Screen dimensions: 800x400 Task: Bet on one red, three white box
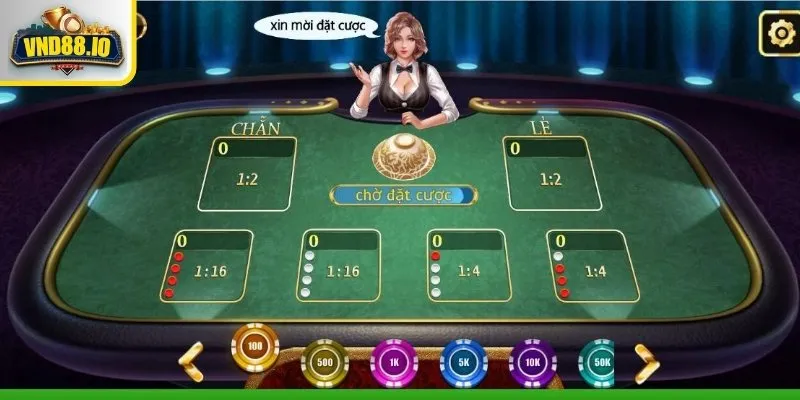point(466,267)
